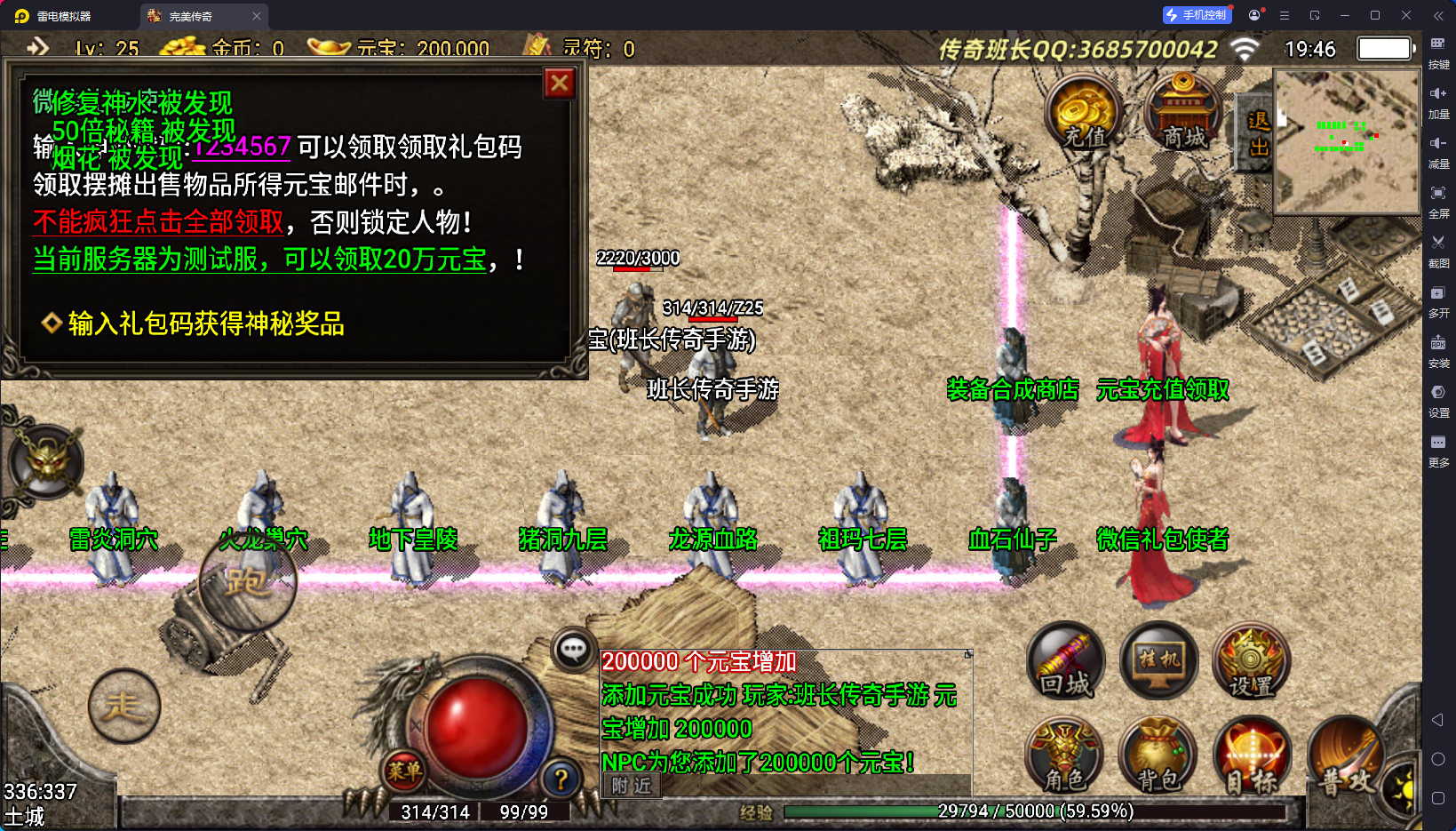Open the 设置 settings gear icon

click(1251, 662)
